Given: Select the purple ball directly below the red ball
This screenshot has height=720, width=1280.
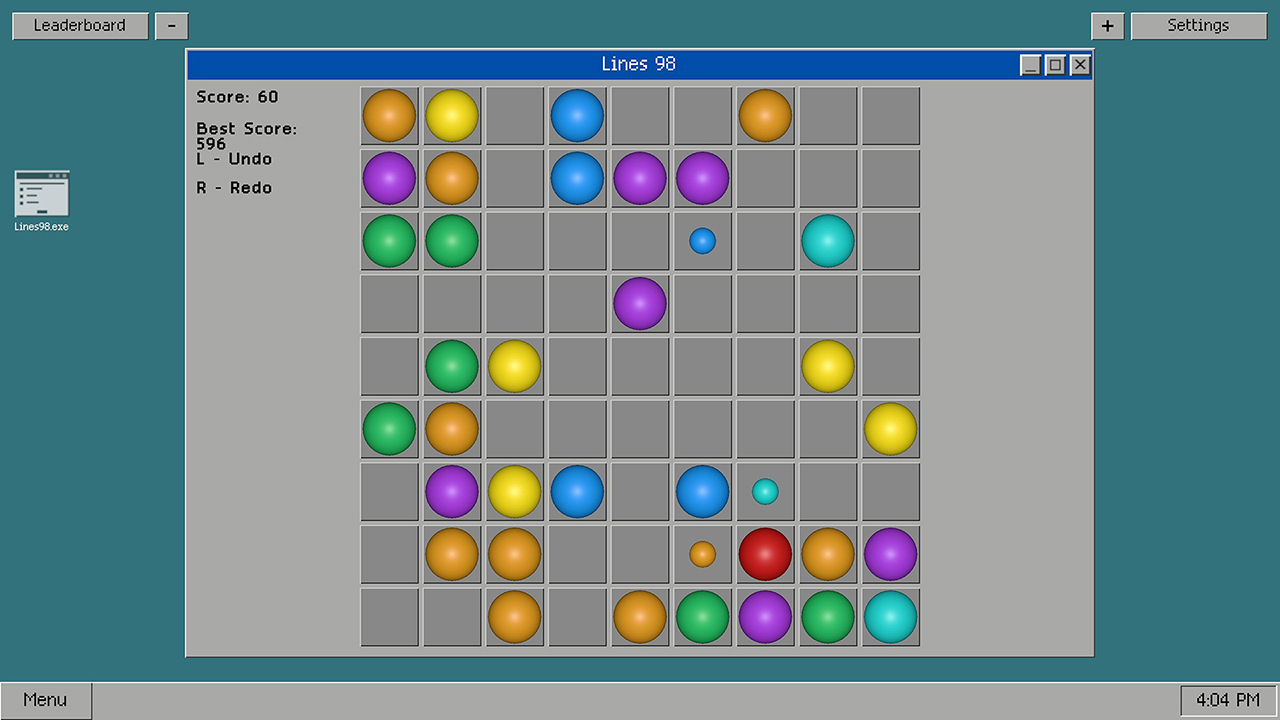Looking at the screenshot, I should click(765, 616).
